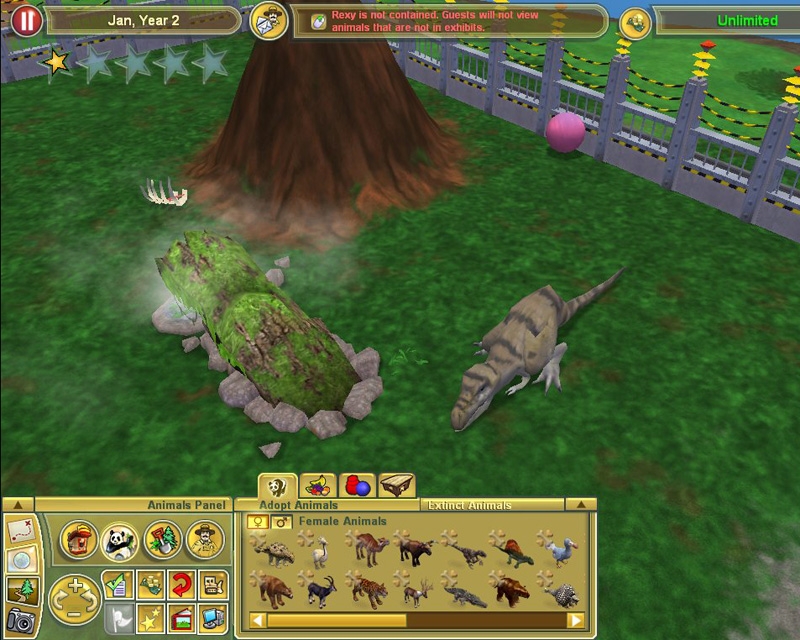This screenshot has width=800, height=640.
Task: Open the building construction category
Action: pyautogui.click(x=78, y=541)
